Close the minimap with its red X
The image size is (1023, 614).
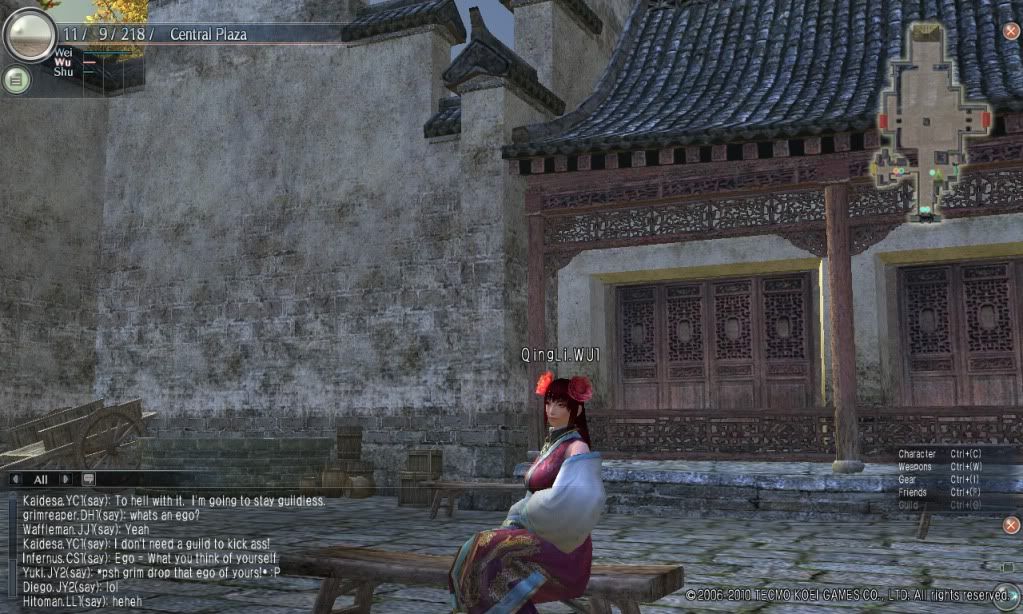pos(1010,31)
